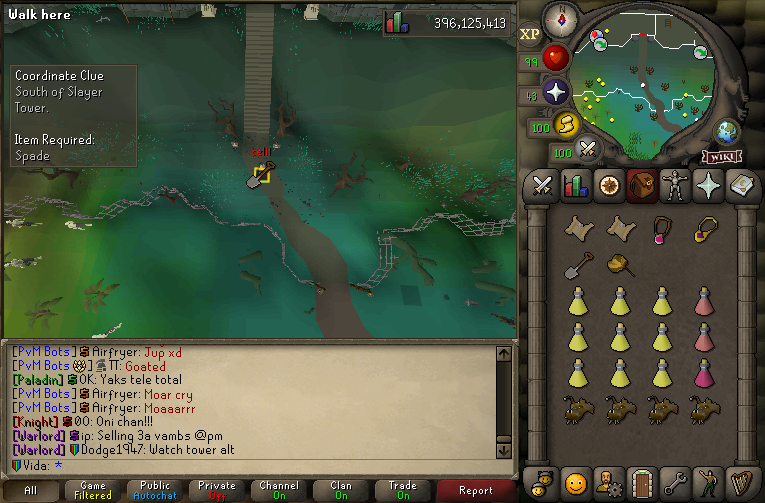
Task: Click the compass to face north
Action: [557, 17]
